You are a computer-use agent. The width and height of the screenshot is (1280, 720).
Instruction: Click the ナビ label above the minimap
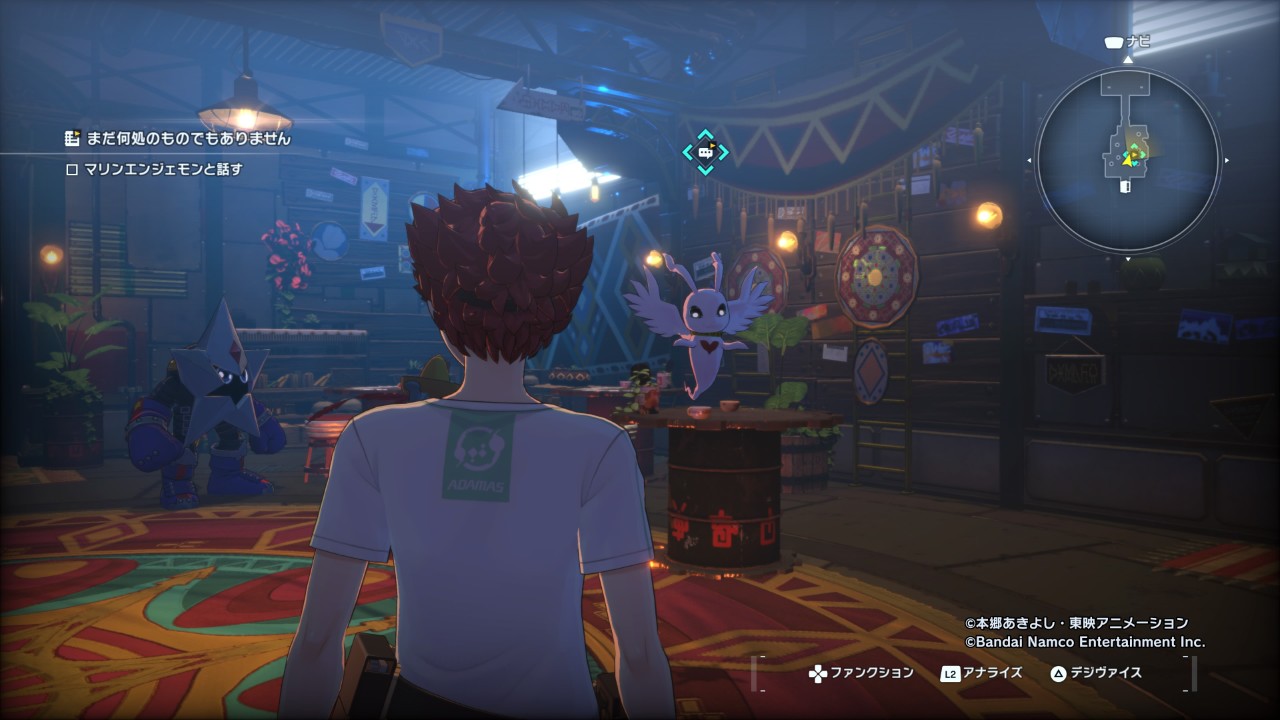pyautogui.click(x=1137, y=42)
